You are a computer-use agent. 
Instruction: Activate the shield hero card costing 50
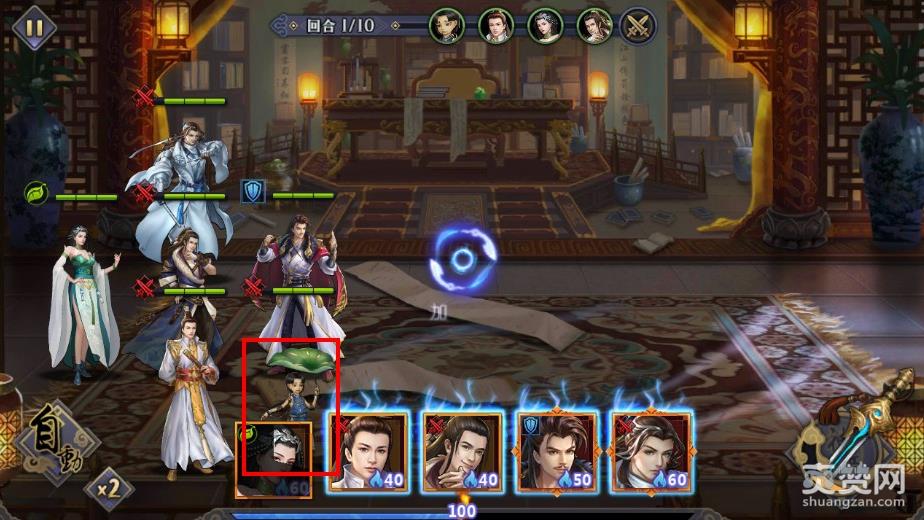[x=556, y=452]
